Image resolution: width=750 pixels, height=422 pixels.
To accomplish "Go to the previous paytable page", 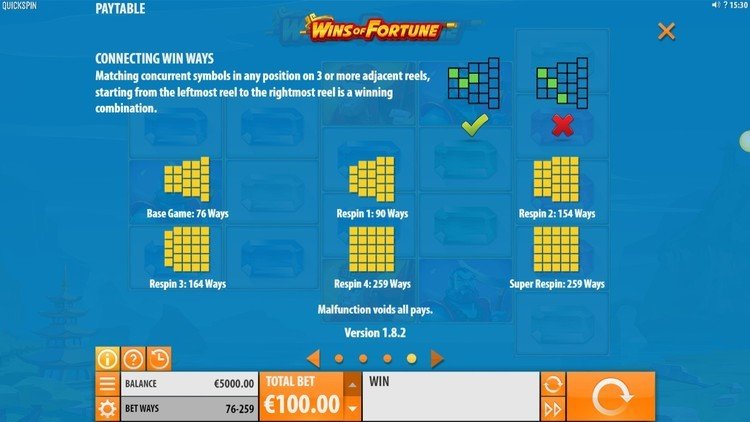I will coord(313,357).
